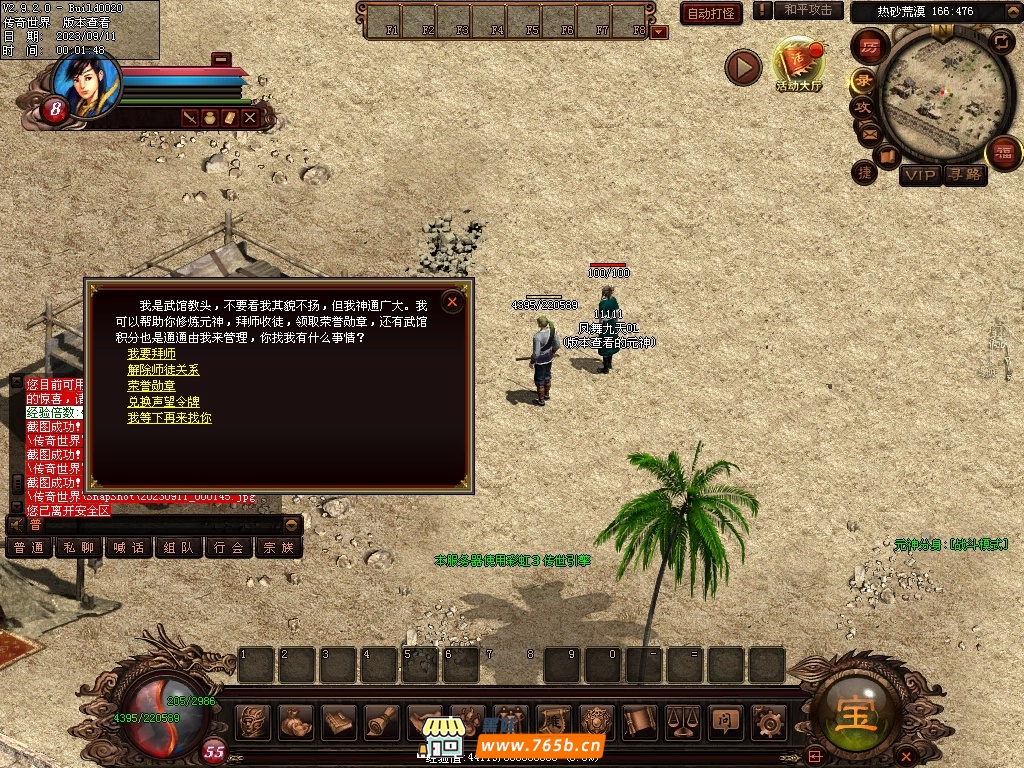The width and height of the screenshot is (1024, 768).
Task: Open the balance scales trade icon
Action: (683, 721)
